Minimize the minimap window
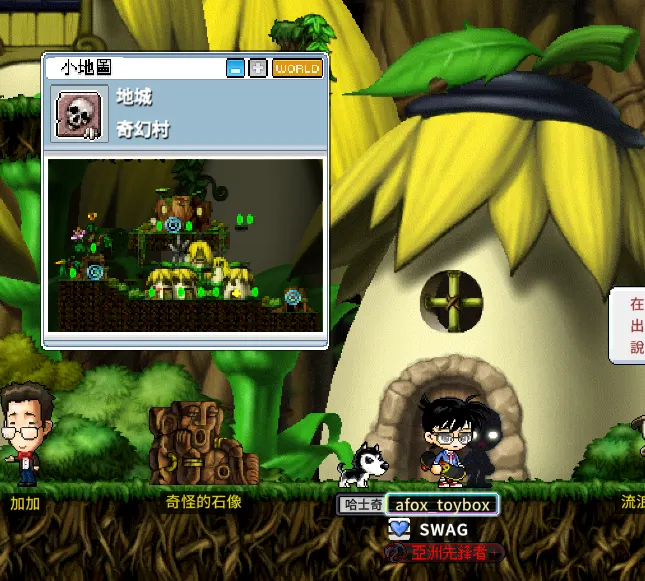 [235, 69]
